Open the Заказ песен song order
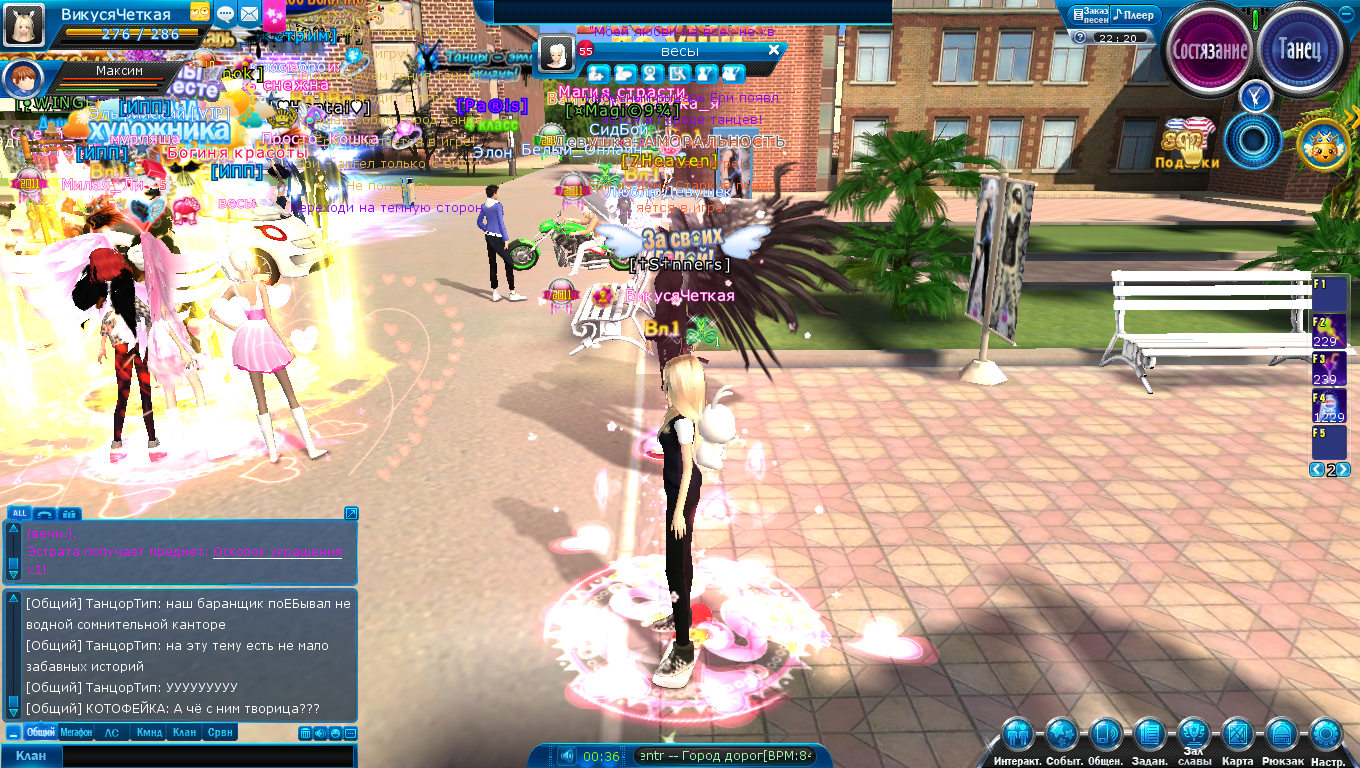This screenshot has width=1360, height=768. point(1089,15)
